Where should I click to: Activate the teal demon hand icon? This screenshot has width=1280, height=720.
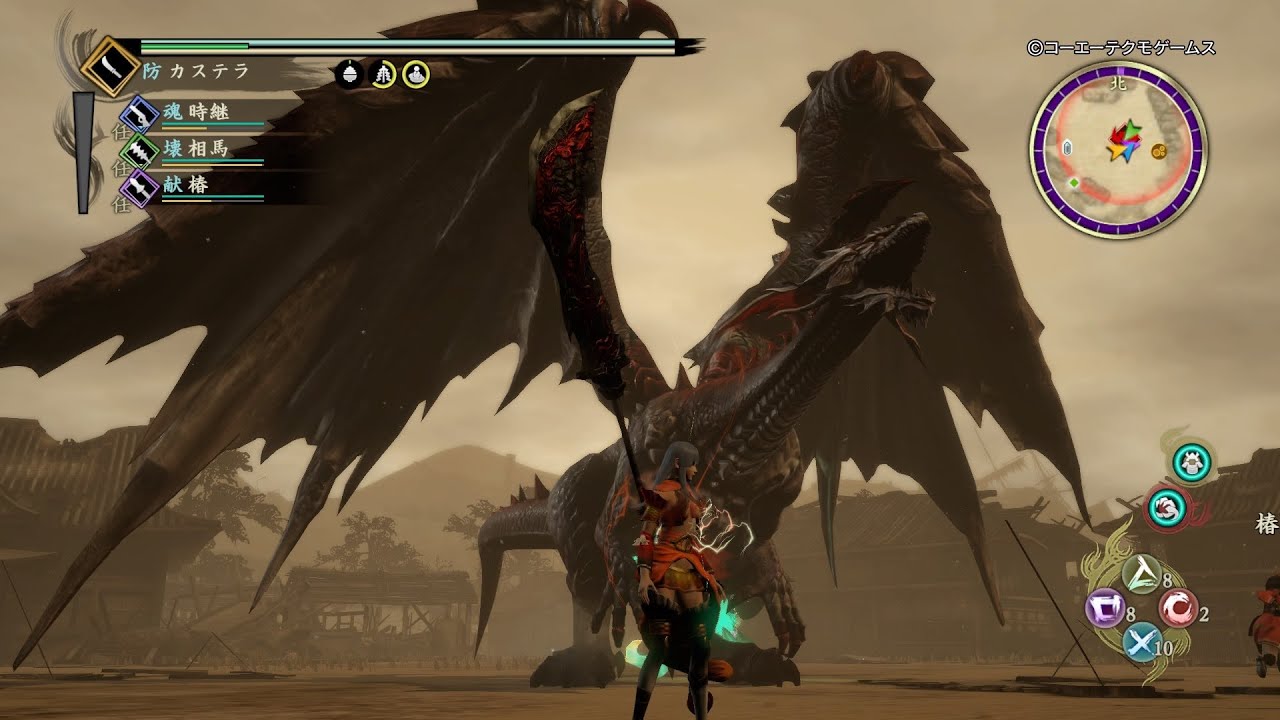[x=1166, y=506]
